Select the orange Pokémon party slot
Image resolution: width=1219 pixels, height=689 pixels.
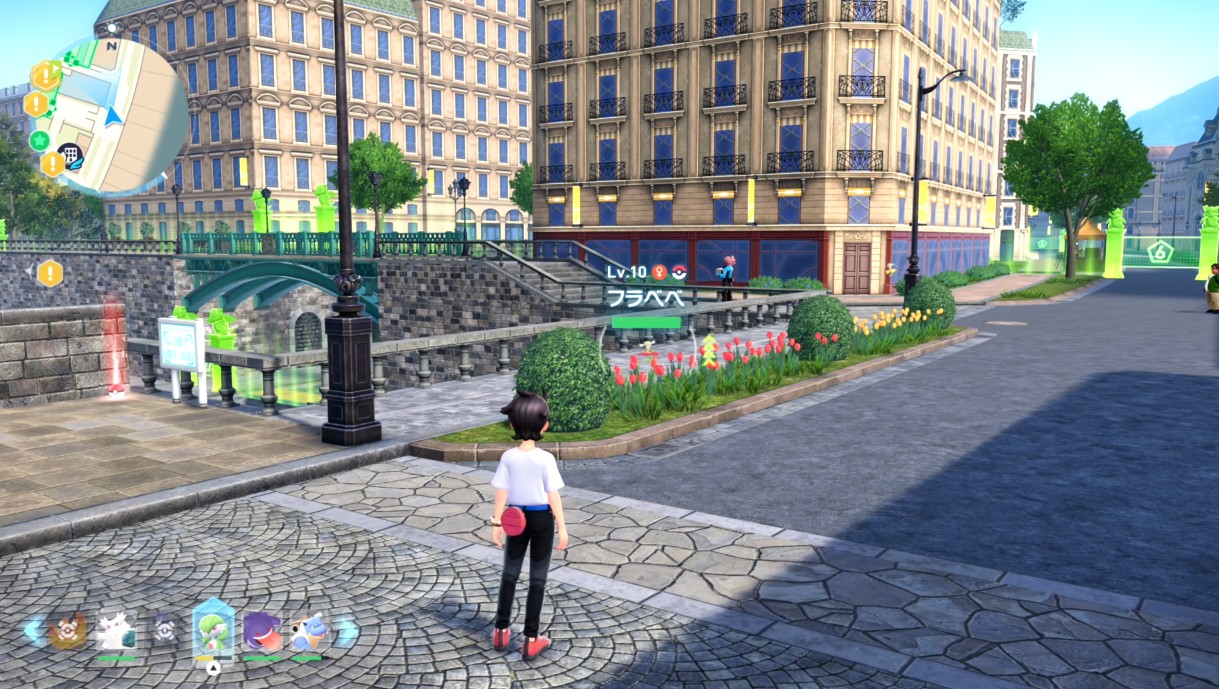[68, 631]
